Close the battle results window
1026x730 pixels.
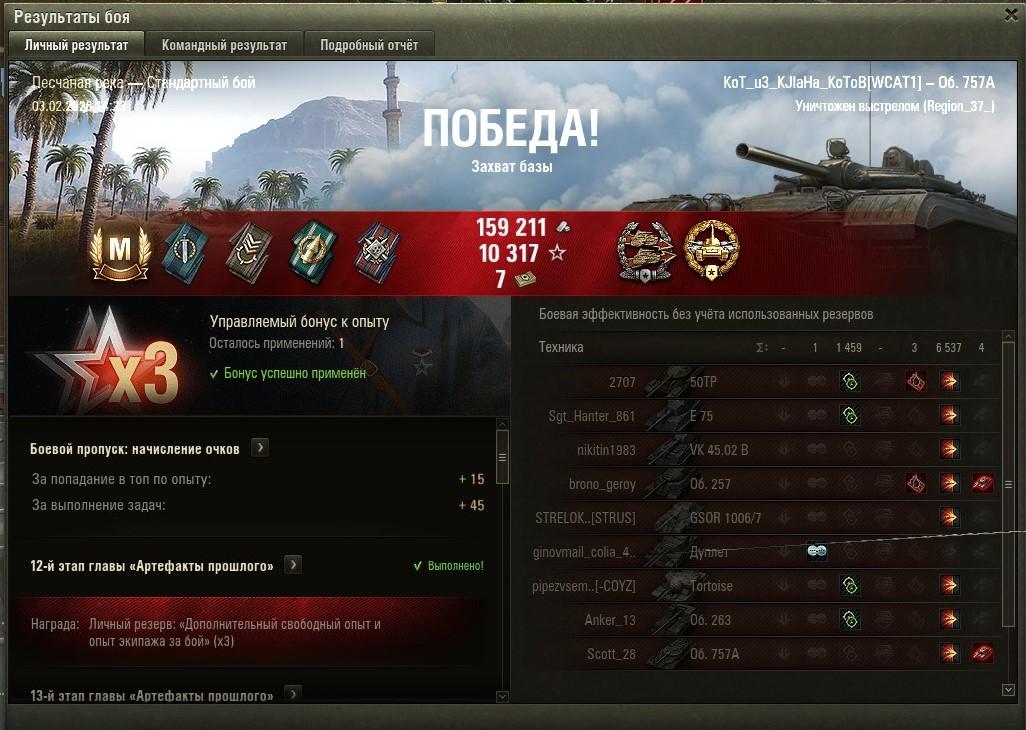[x=1010, y=15]
